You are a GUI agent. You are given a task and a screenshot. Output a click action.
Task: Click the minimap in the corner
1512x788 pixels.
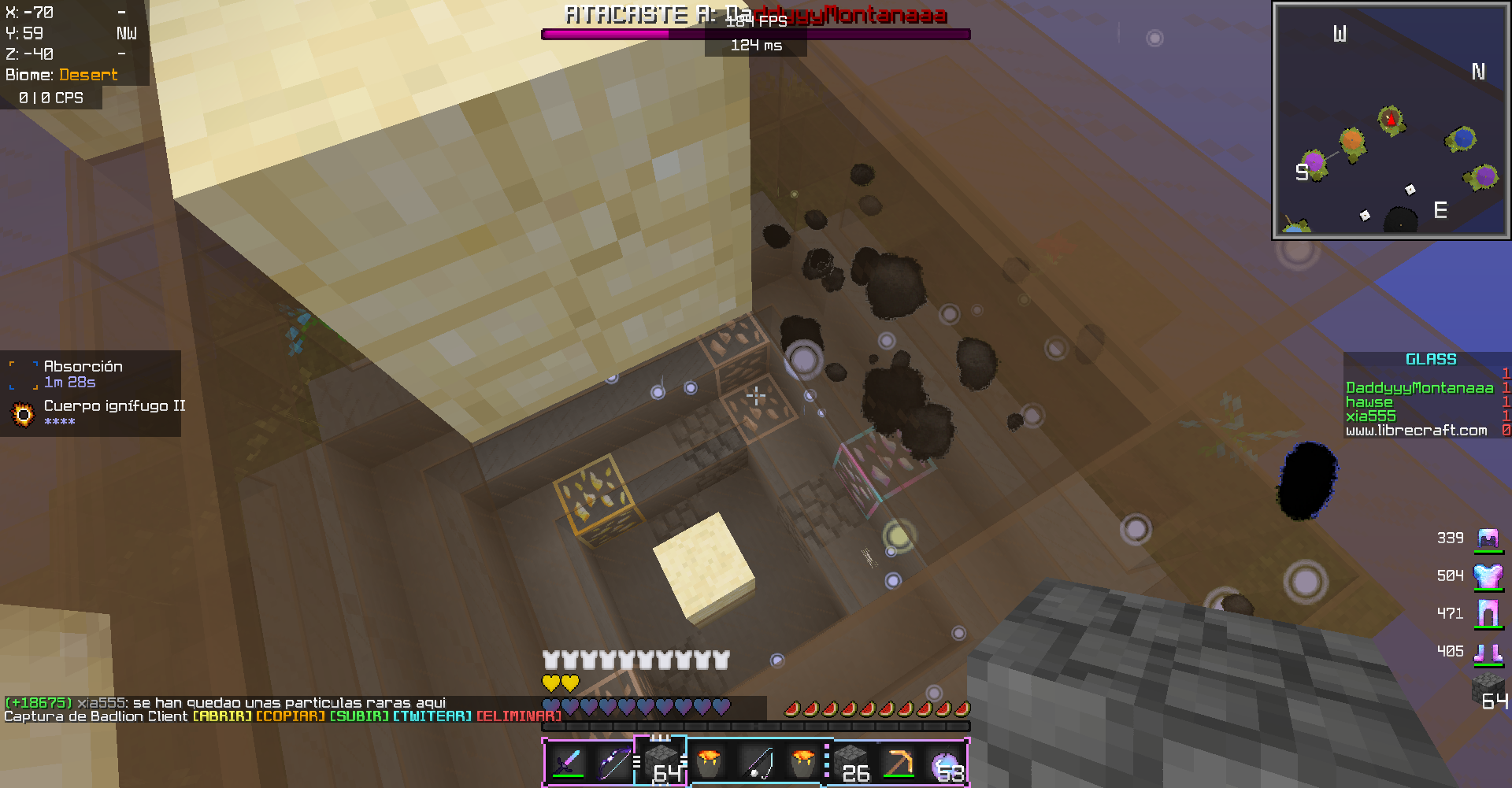(x=1391, y=120)
